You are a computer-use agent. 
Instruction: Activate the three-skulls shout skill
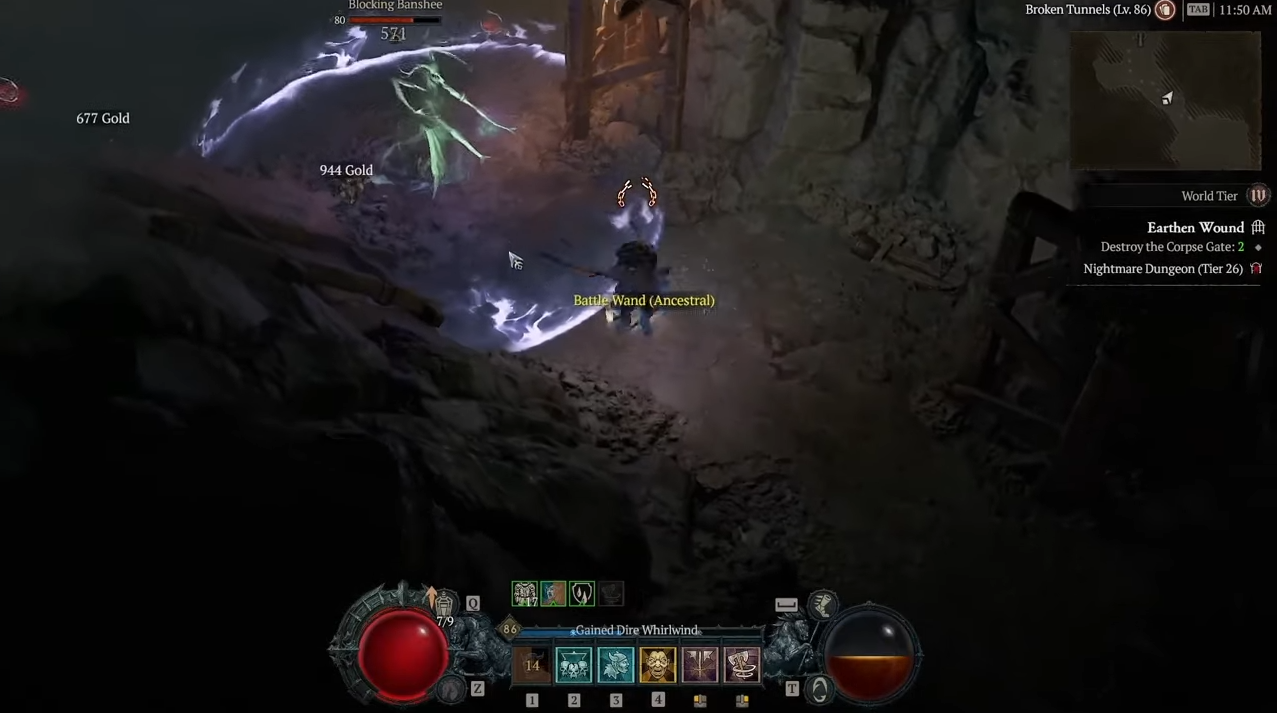click(x=574, y=665)
